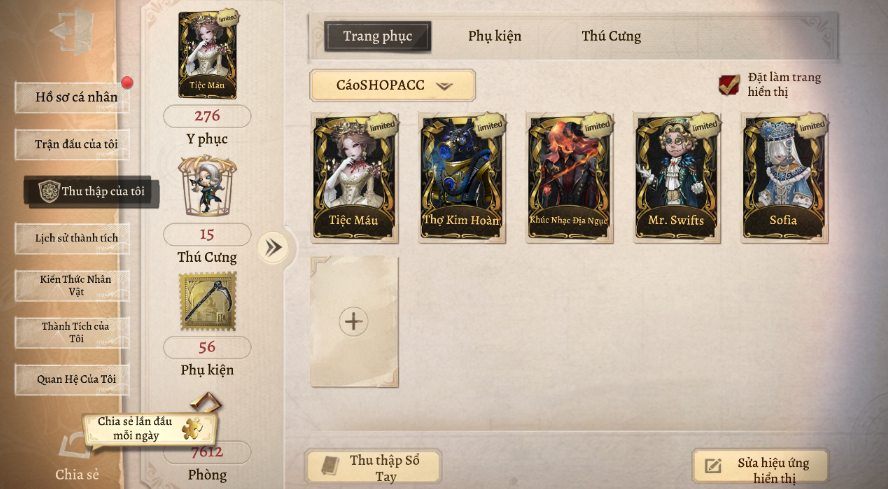Open the CáoSHOPACC dropdown

tap(393, 86)
